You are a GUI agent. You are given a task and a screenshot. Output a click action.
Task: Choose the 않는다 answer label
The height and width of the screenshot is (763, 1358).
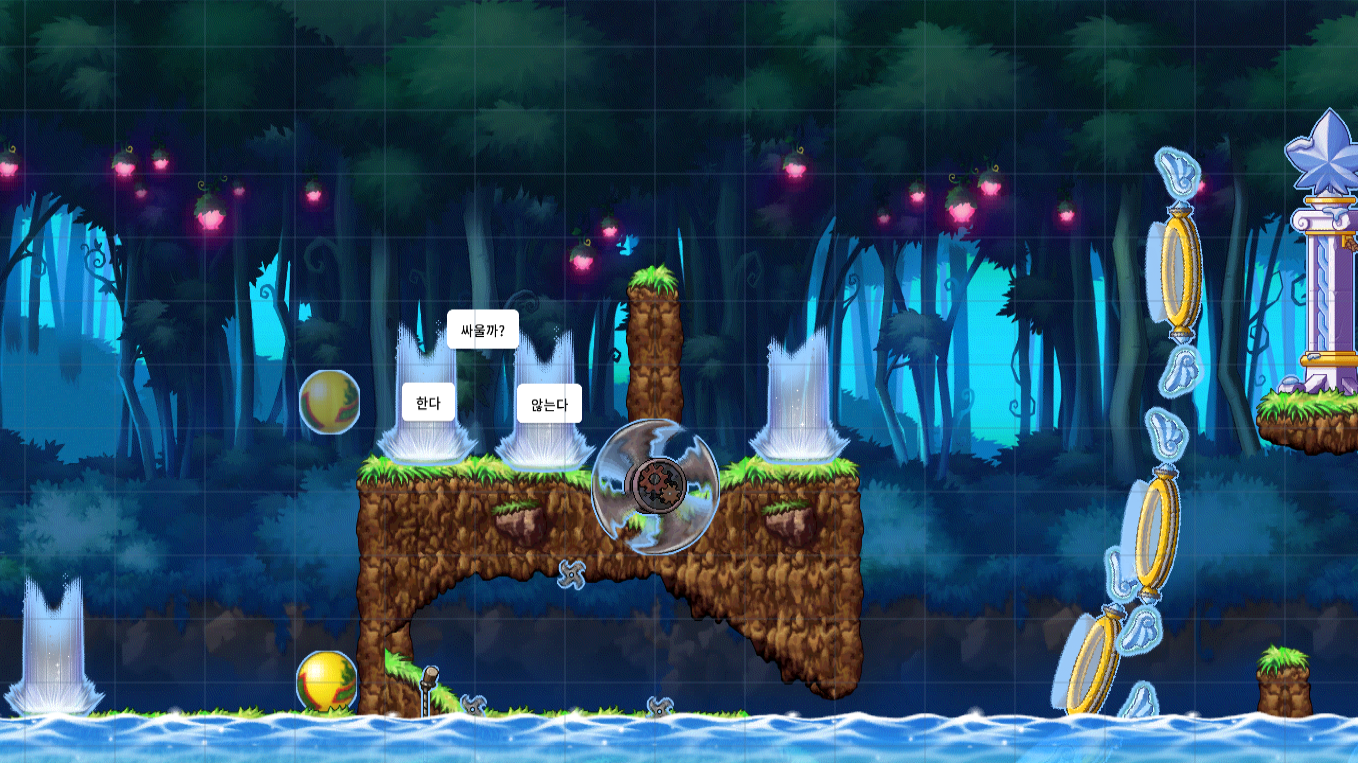click(x=549, y=404)
